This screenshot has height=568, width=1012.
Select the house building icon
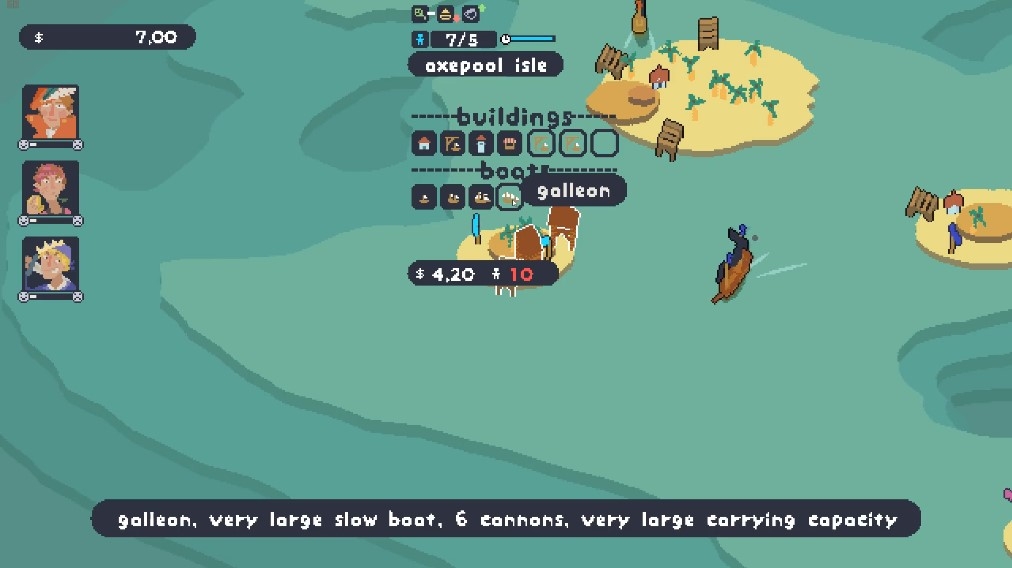(424, 144)
